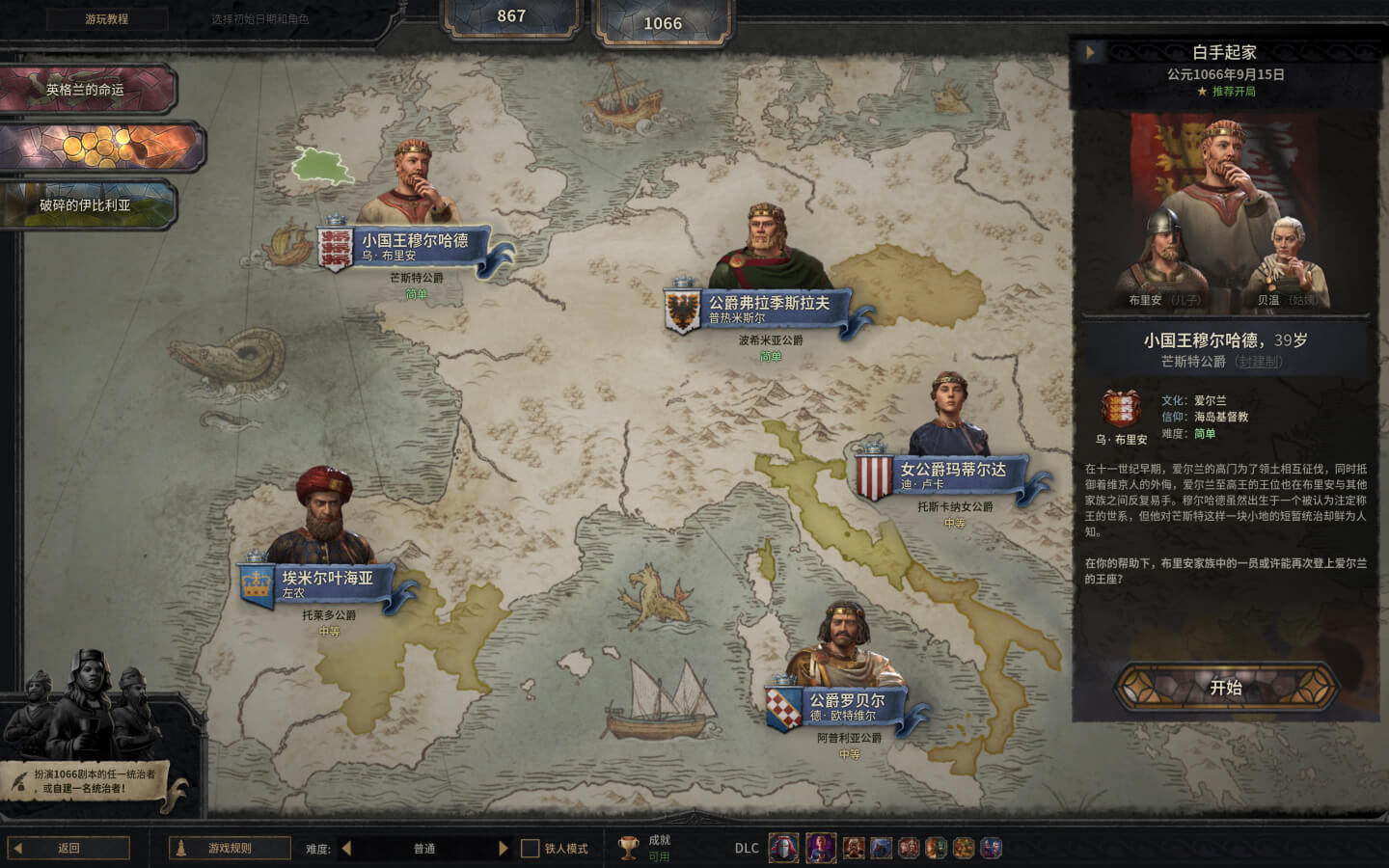Screen dimensions: 1389x868
Task: Click the 返回 button
Action: tap(67, 846)
